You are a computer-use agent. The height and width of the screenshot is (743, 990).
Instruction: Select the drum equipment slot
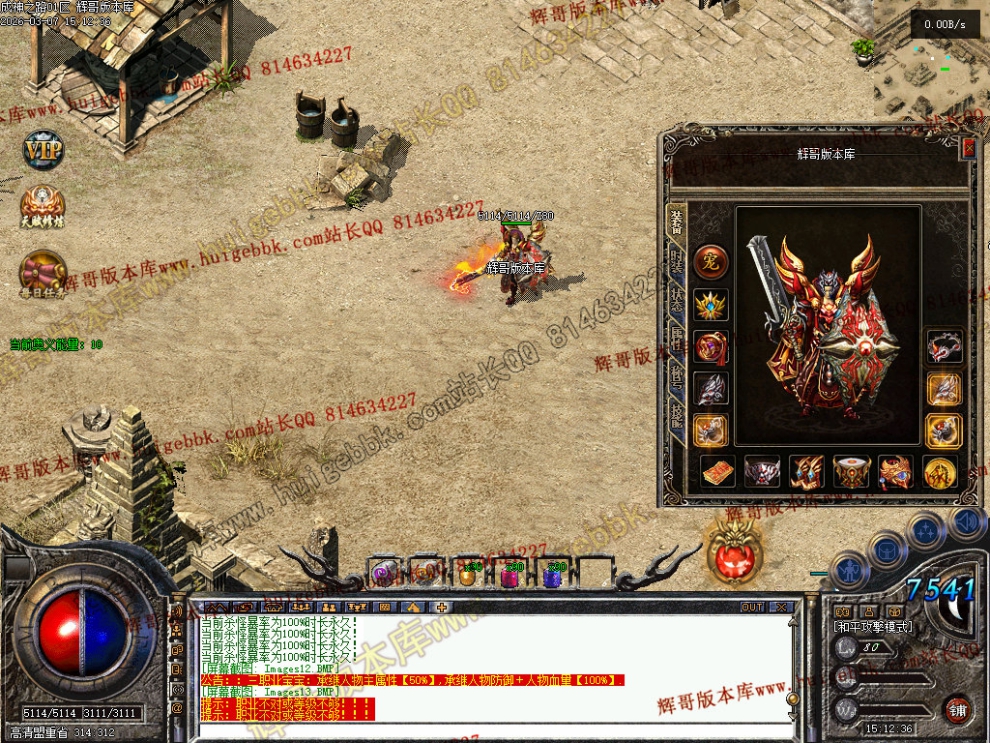tap(851, 472)
